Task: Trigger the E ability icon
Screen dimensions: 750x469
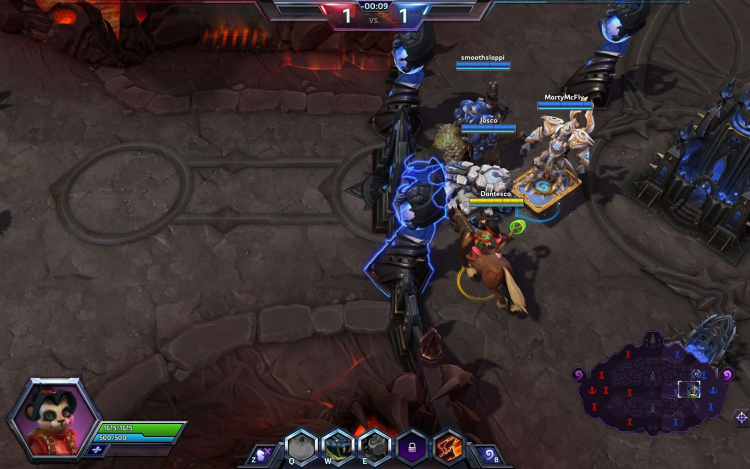Action: (x=374, y=446)
